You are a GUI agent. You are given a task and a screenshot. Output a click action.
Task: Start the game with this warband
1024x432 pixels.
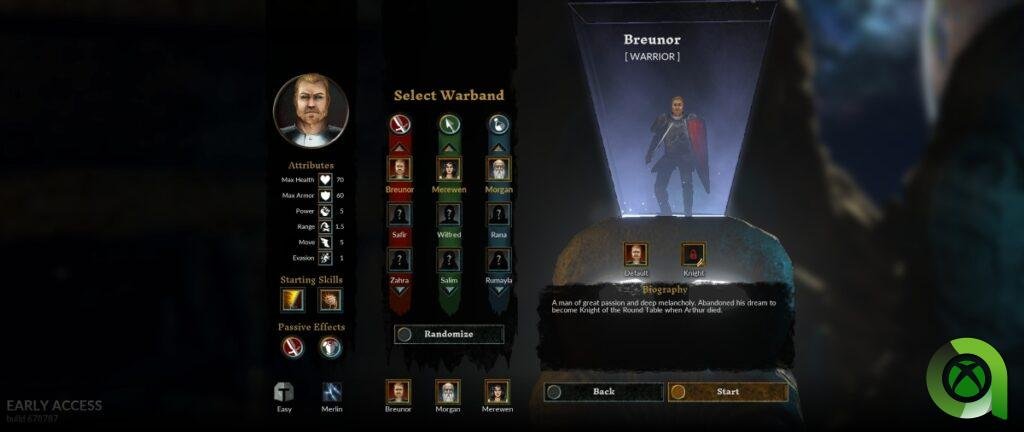tap(727, 392)
